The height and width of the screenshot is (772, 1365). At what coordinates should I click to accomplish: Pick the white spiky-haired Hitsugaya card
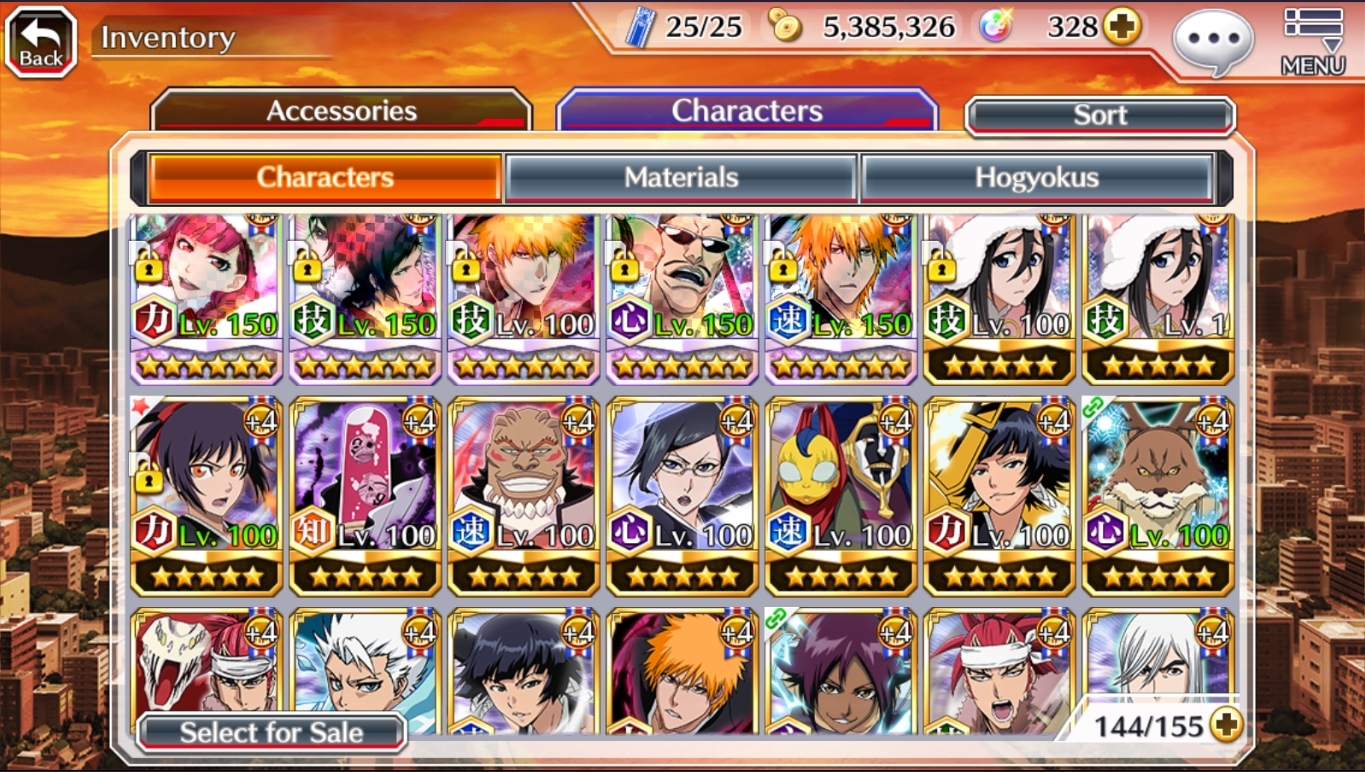point(364,670)
